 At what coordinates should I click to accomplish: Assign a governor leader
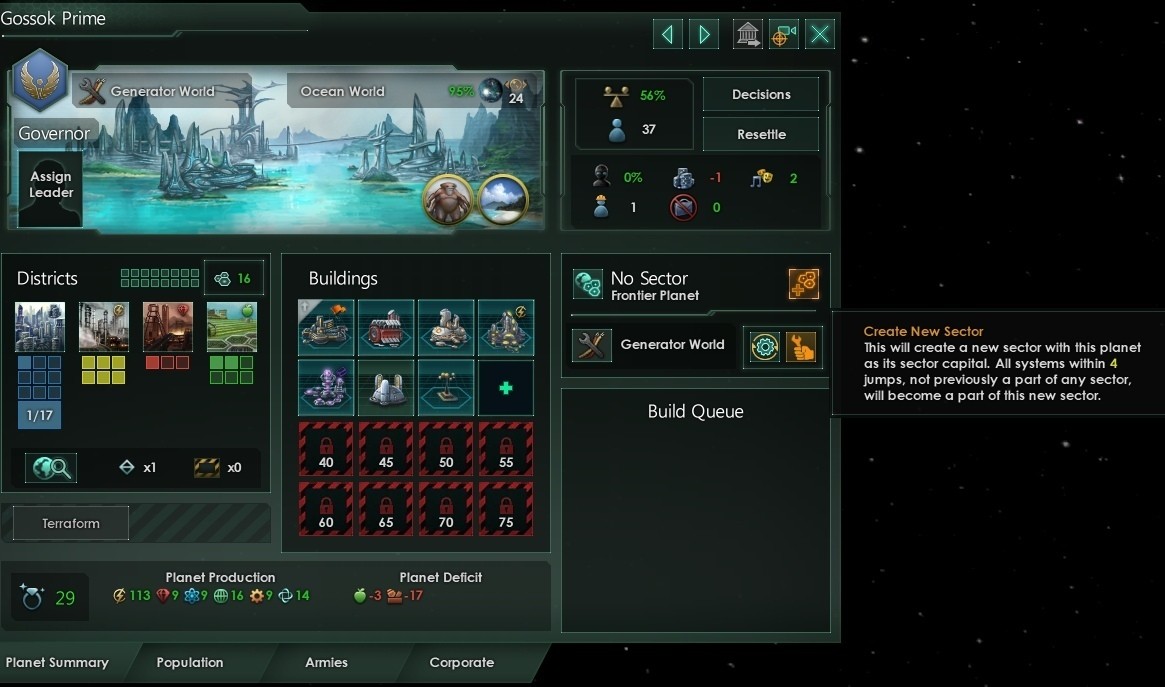51,186
